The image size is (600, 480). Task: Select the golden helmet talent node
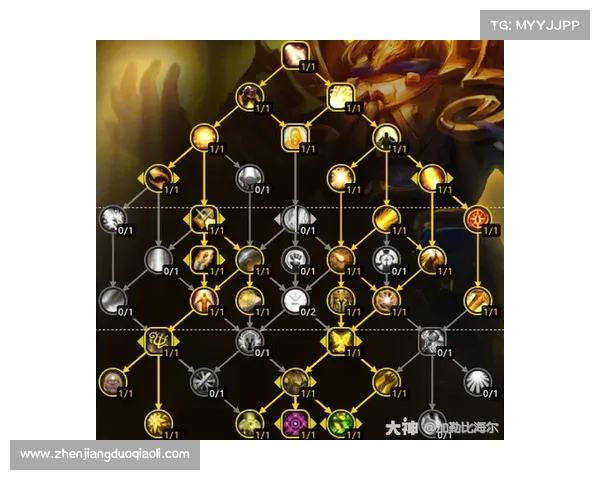(x=341, y=299)
